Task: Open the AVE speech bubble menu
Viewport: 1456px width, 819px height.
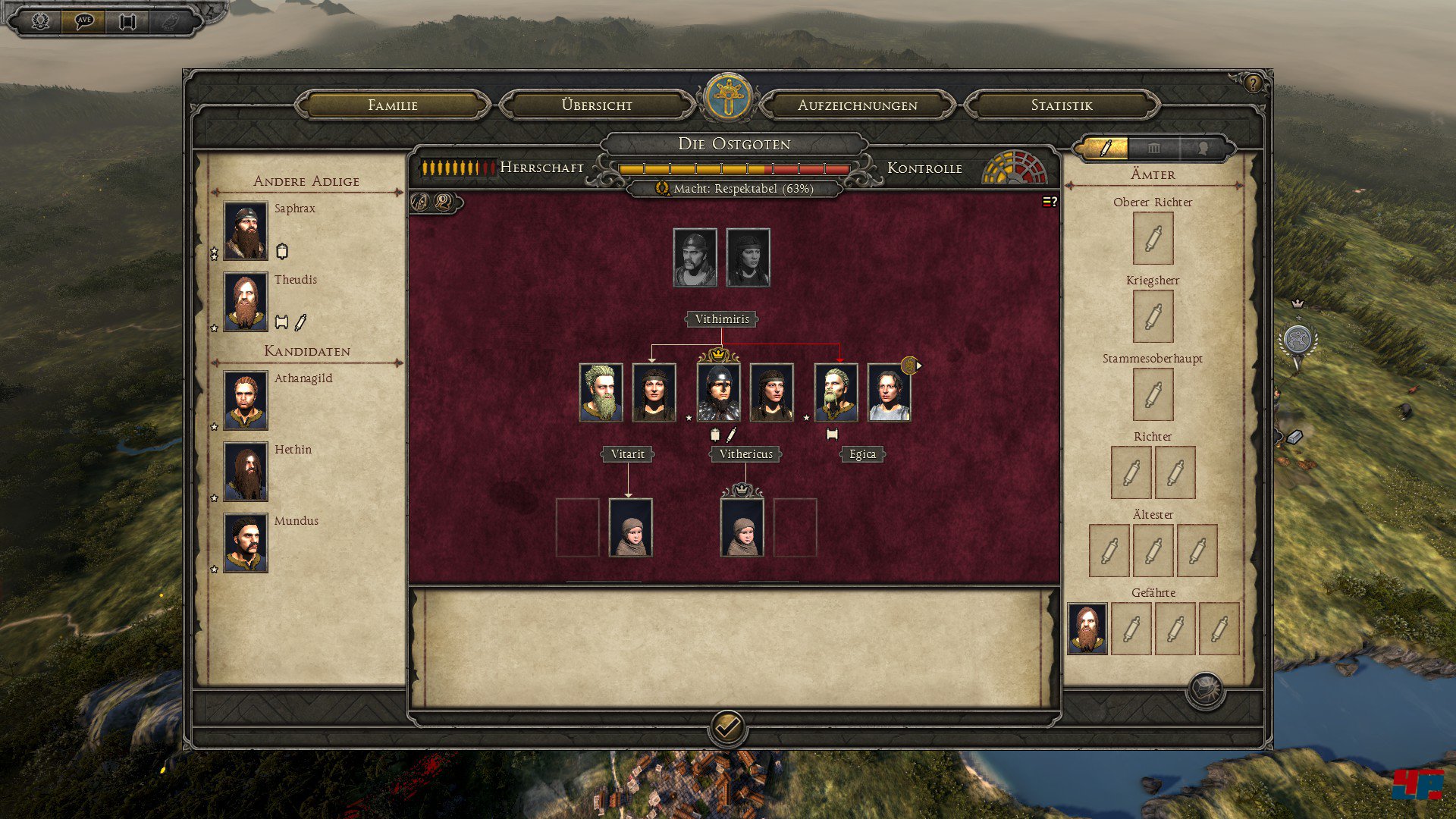Action: point(83,20)
